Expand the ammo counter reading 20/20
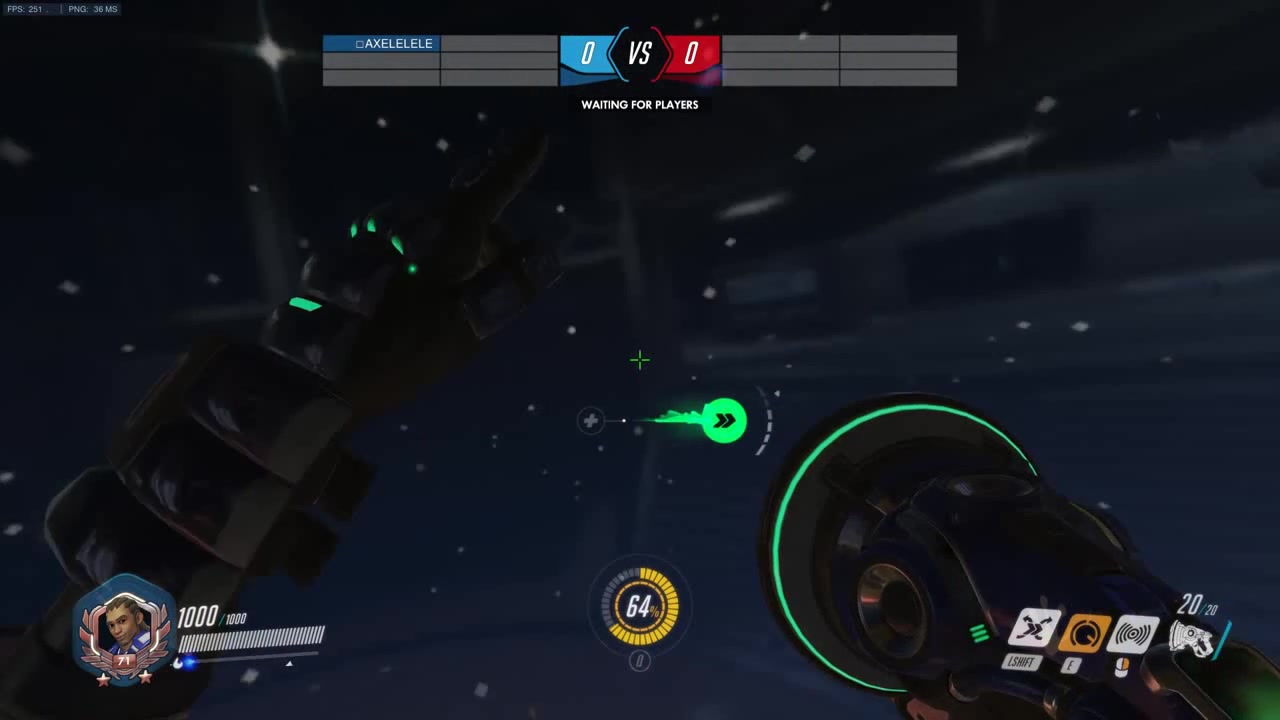 1196,607
